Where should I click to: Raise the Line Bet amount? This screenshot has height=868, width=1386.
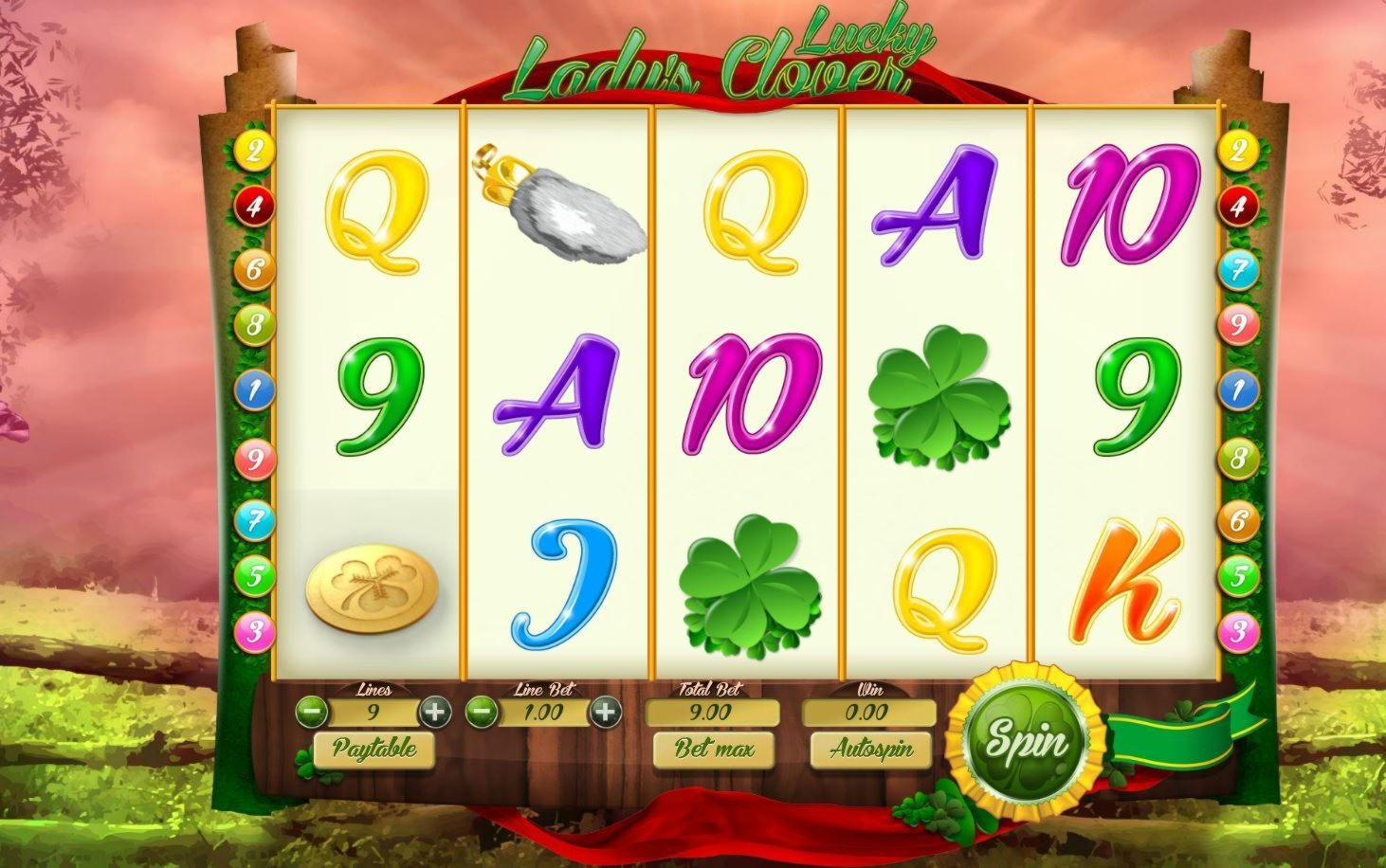[x=605, y=712]
